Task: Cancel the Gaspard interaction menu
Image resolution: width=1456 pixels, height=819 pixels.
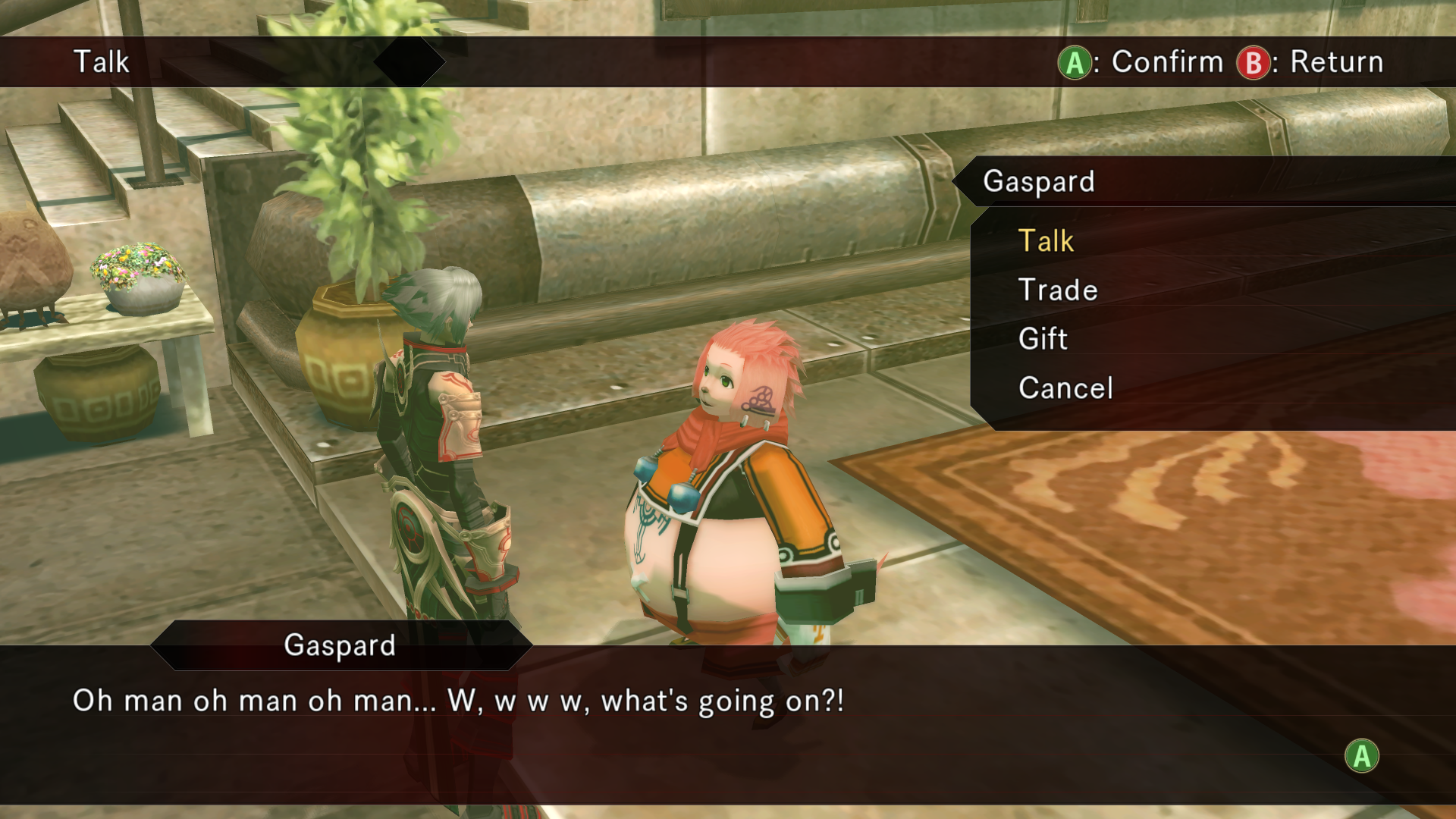Action: click(x=1065, y=388)
